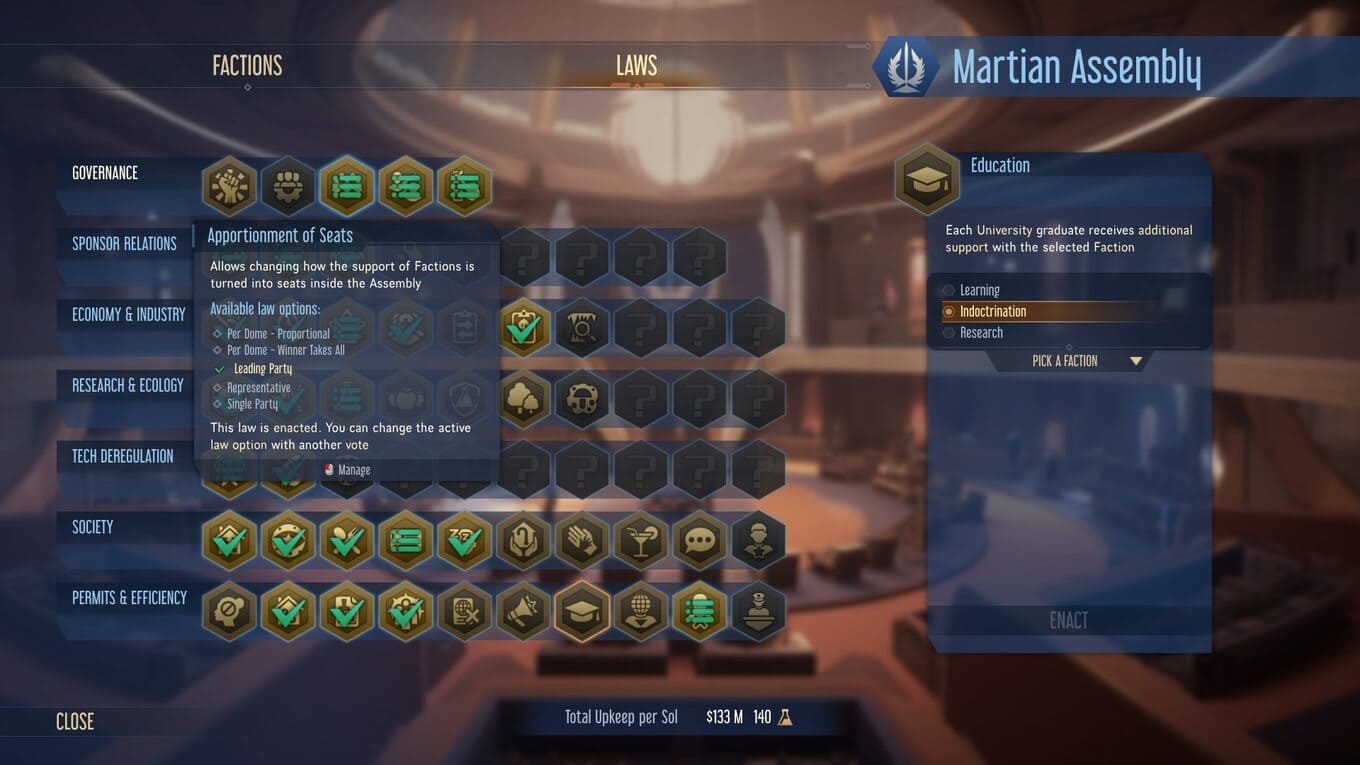The image size is (1360, 765).
Task: Choose the Indoctrination option
Action: [992, 311]
